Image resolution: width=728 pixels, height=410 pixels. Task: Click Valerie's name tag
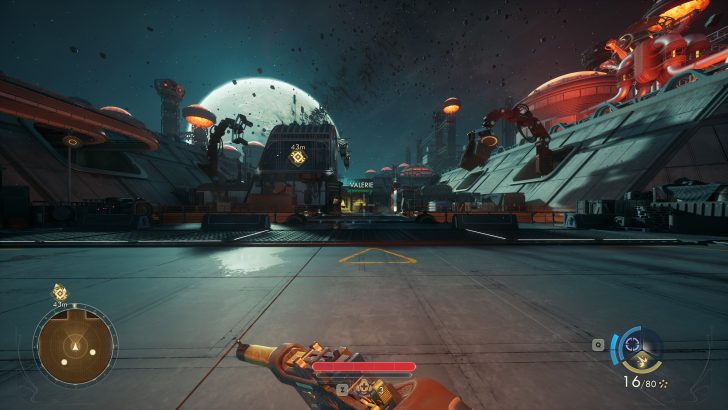pyautogui.click(x=360, y=184)
